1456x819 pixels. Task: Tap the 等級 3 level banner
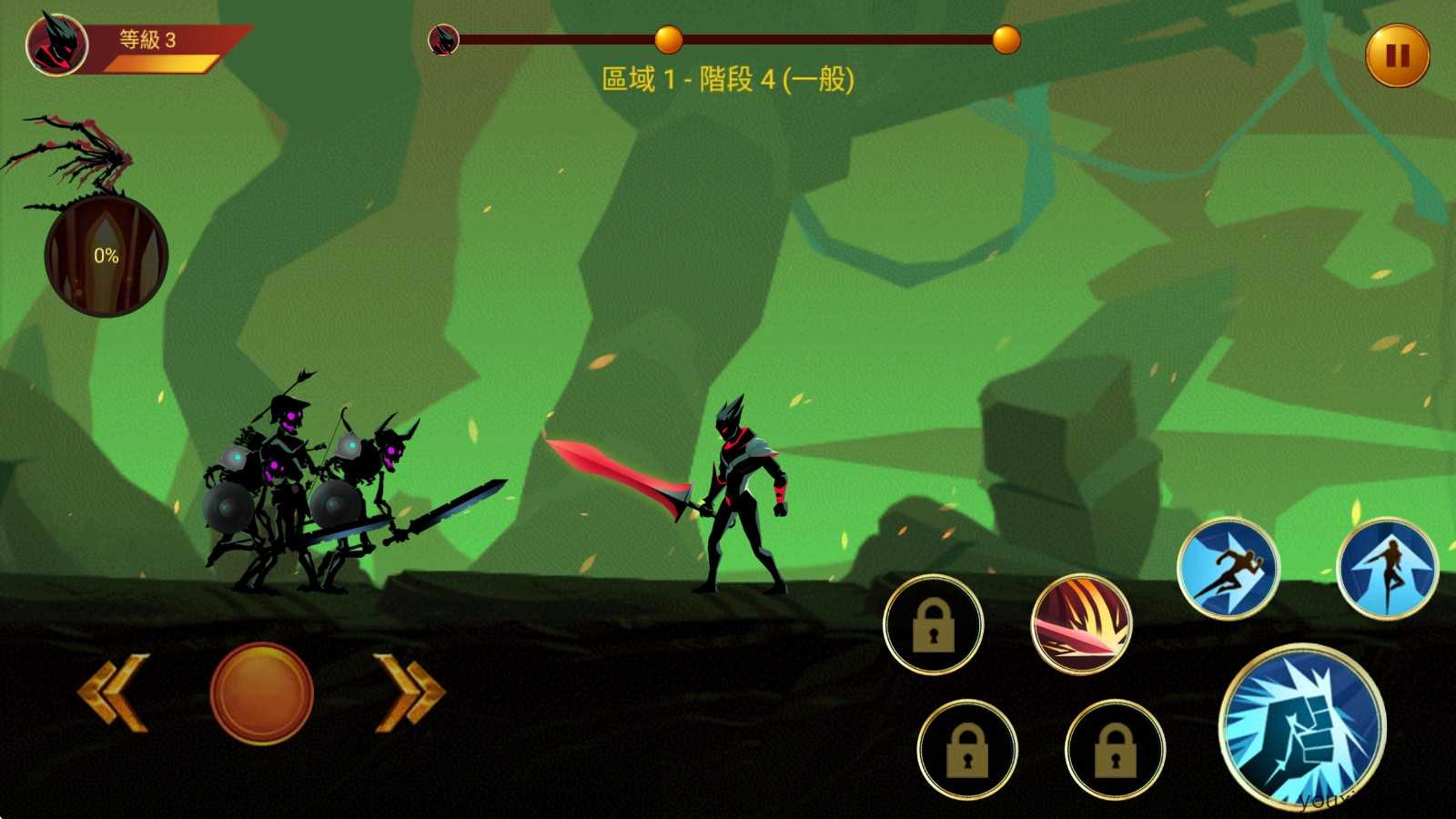[x=146, y=41]
